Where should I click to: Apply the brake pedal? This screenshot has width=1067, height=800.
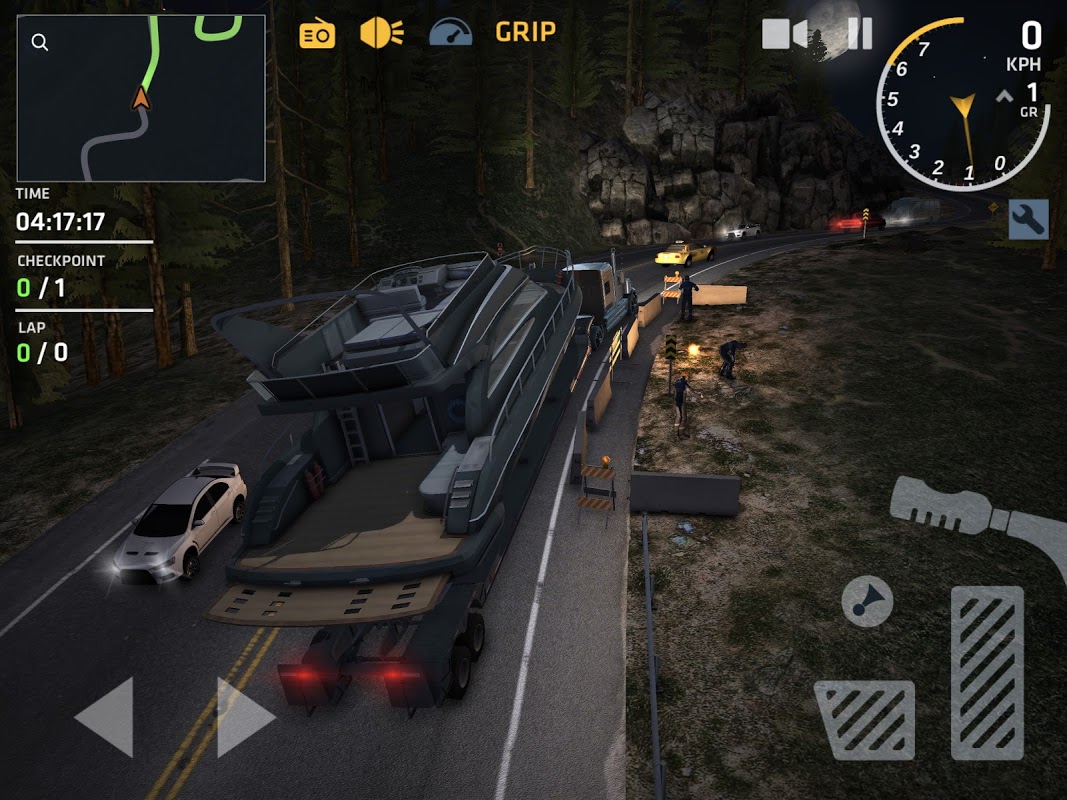pos(865,720)
